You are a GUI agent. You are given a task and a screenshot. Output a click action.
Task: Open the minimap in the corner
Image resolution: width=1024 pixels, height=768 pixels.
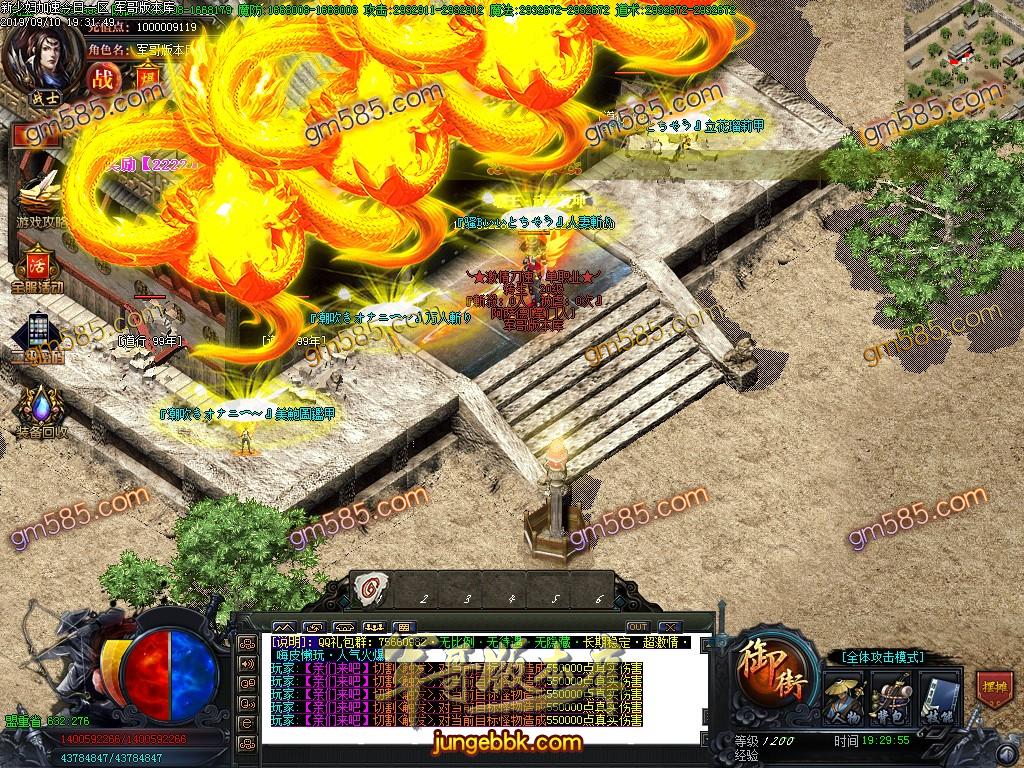pos(963,50)
